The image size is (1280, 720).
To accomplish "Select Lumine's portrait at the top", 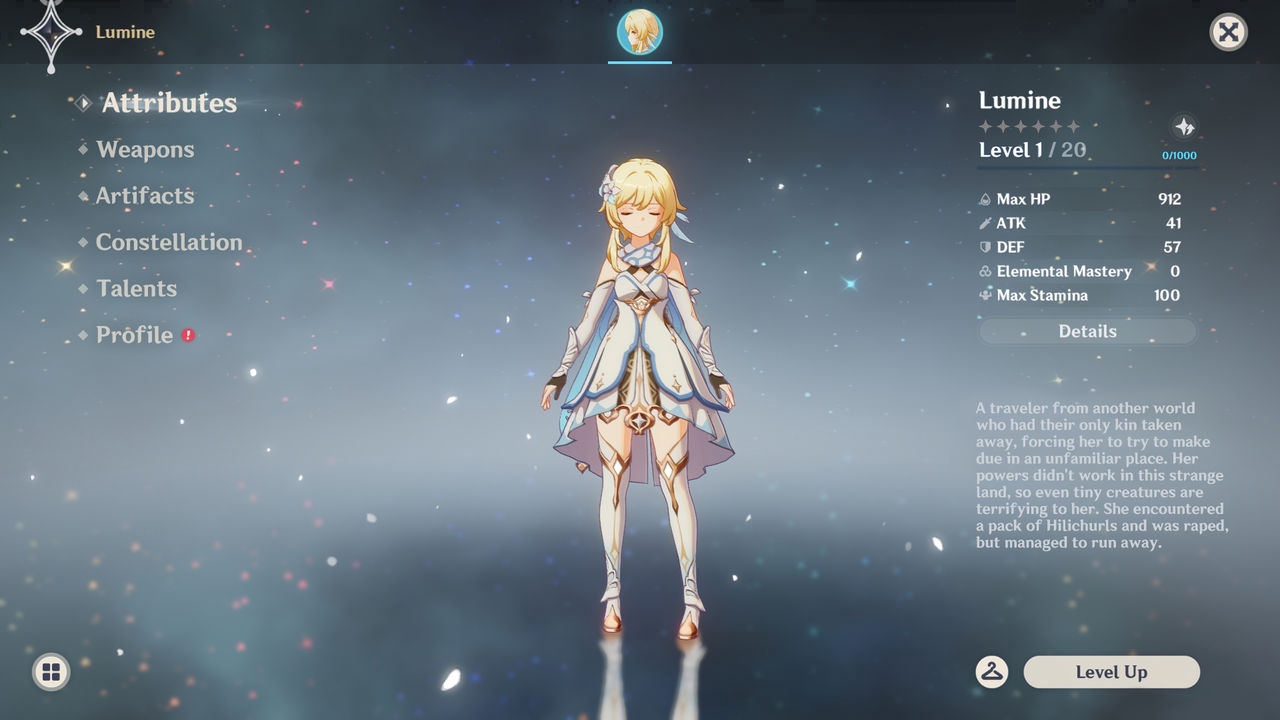I will pyautogui.click(x=640, y=32).
